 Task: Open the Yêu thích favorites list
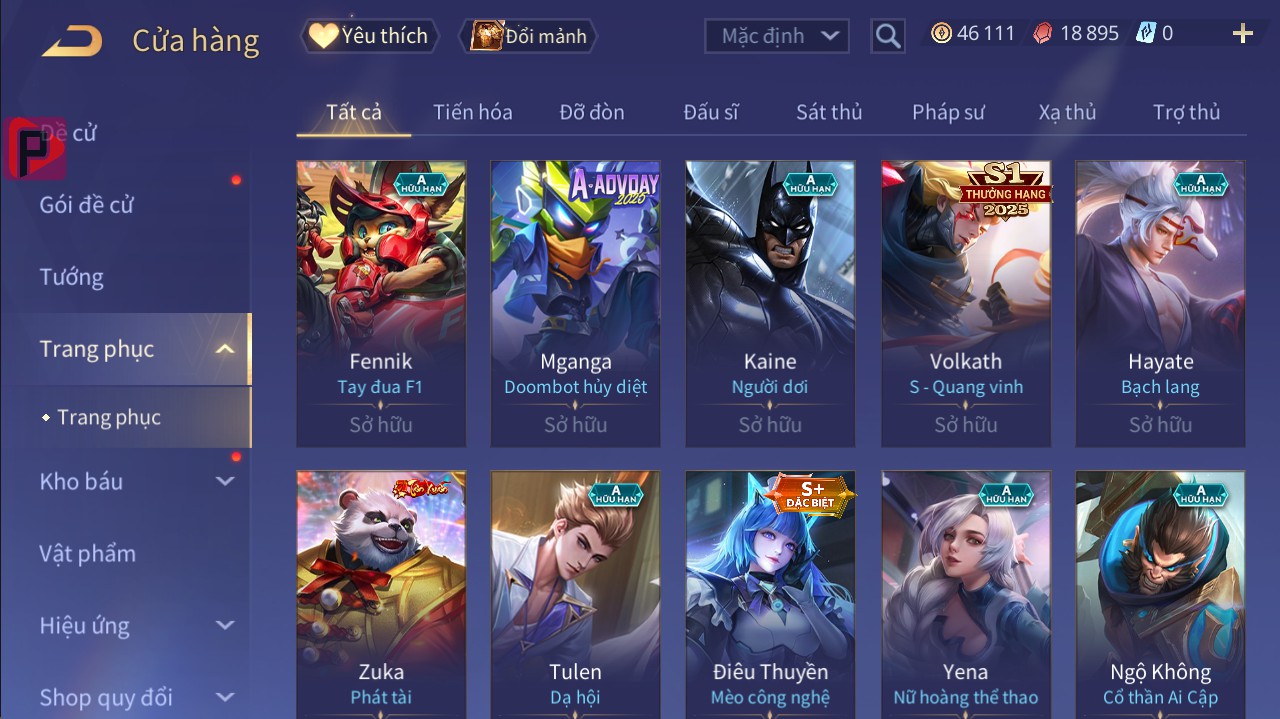(367, 36)
